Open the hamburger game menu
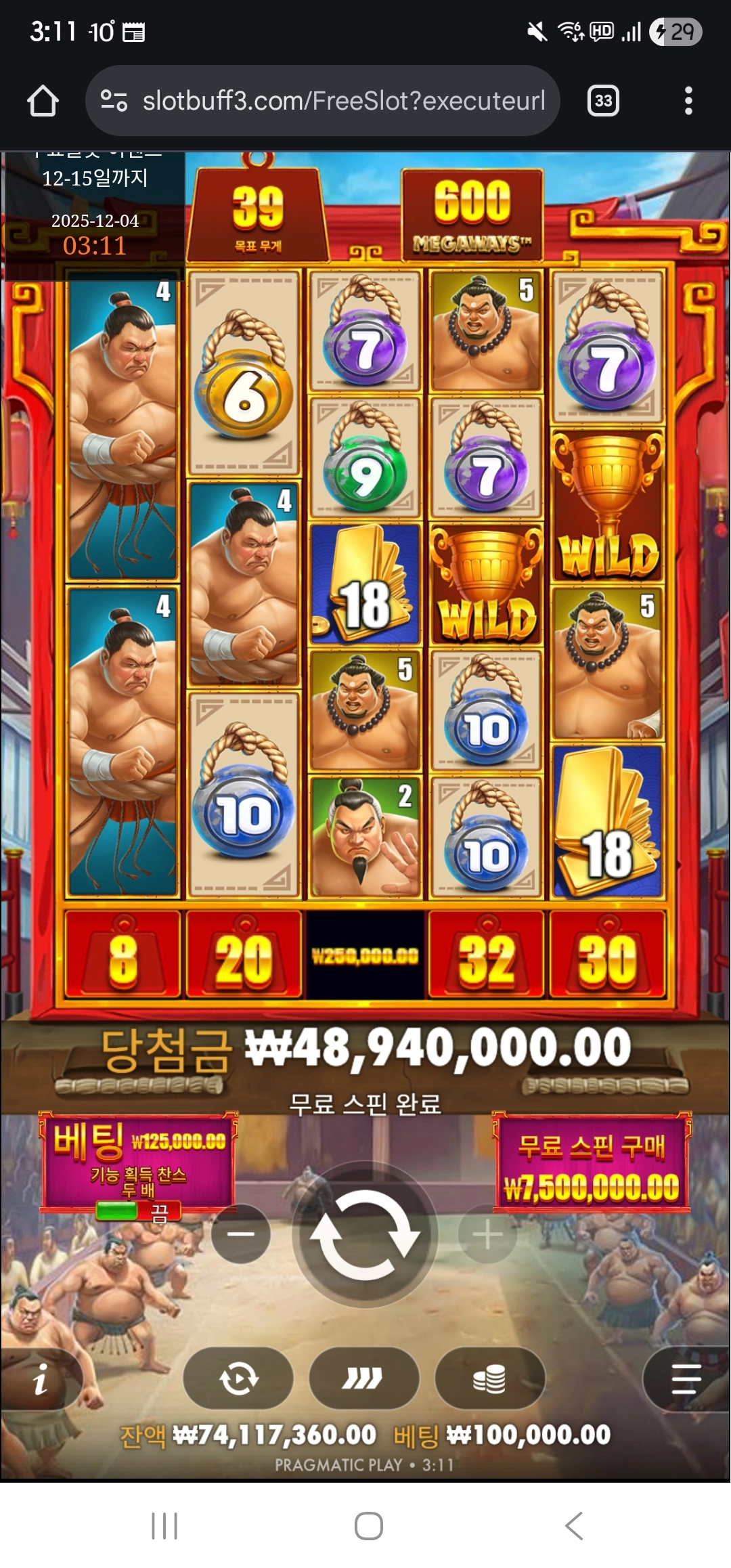The image size is (731, 1568). [686, 1379]
